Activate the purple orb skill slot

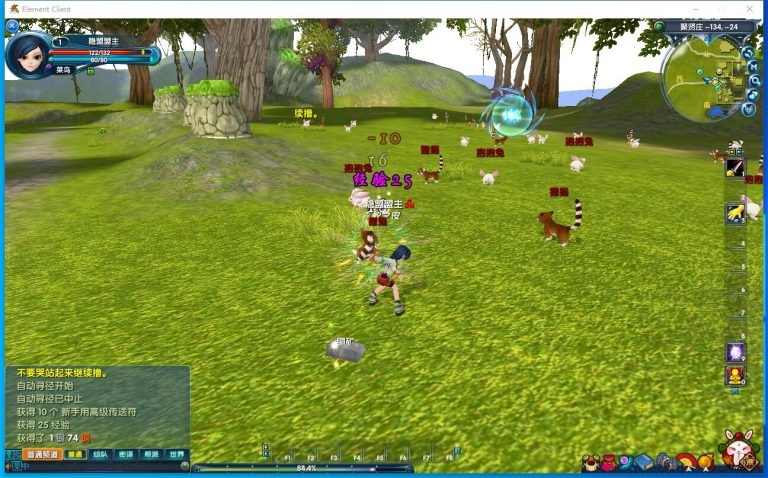tap(735, 352)
